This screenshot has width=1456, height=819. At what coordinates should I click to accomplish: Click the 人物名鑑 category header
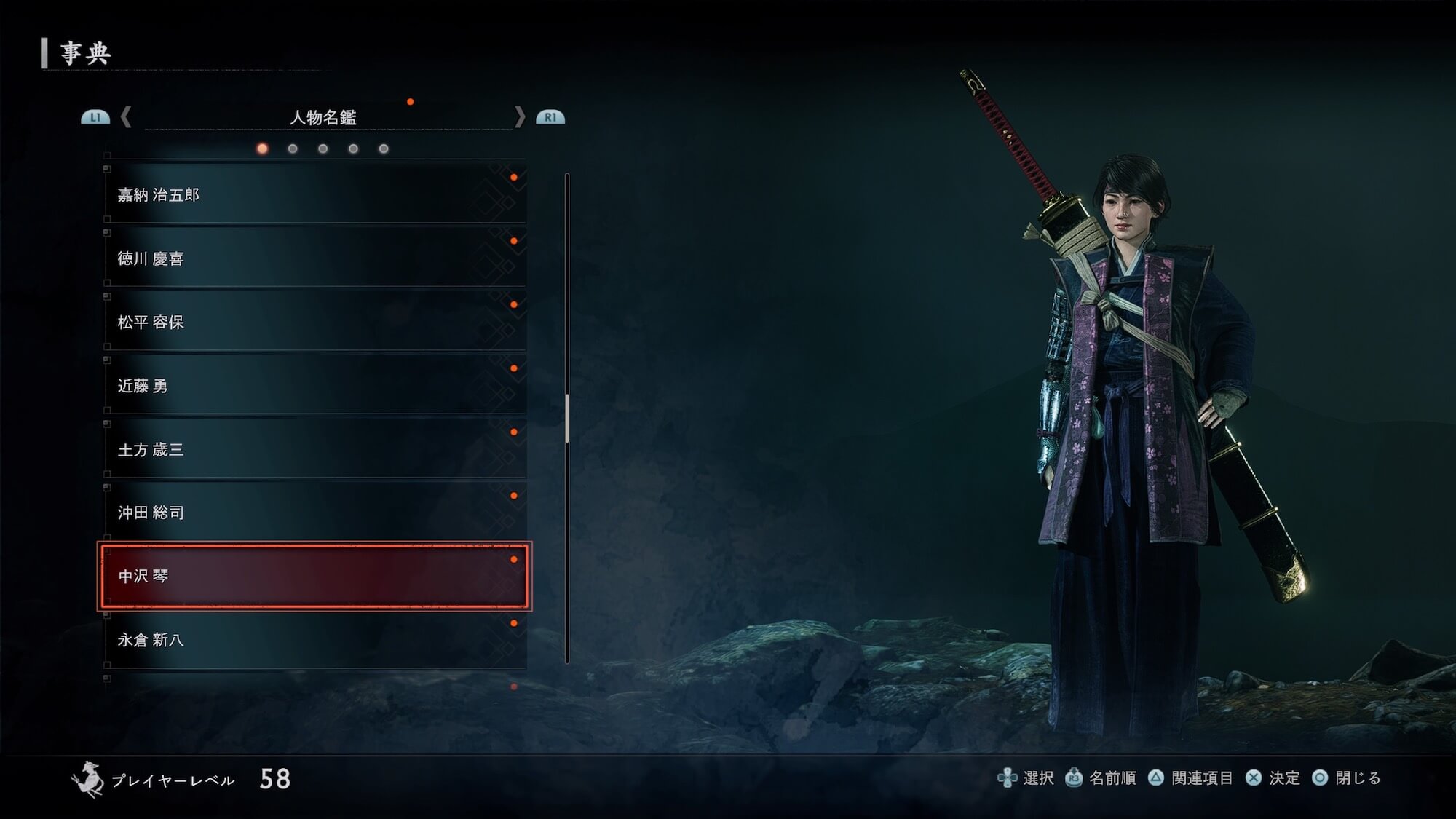tap(323, 117)
